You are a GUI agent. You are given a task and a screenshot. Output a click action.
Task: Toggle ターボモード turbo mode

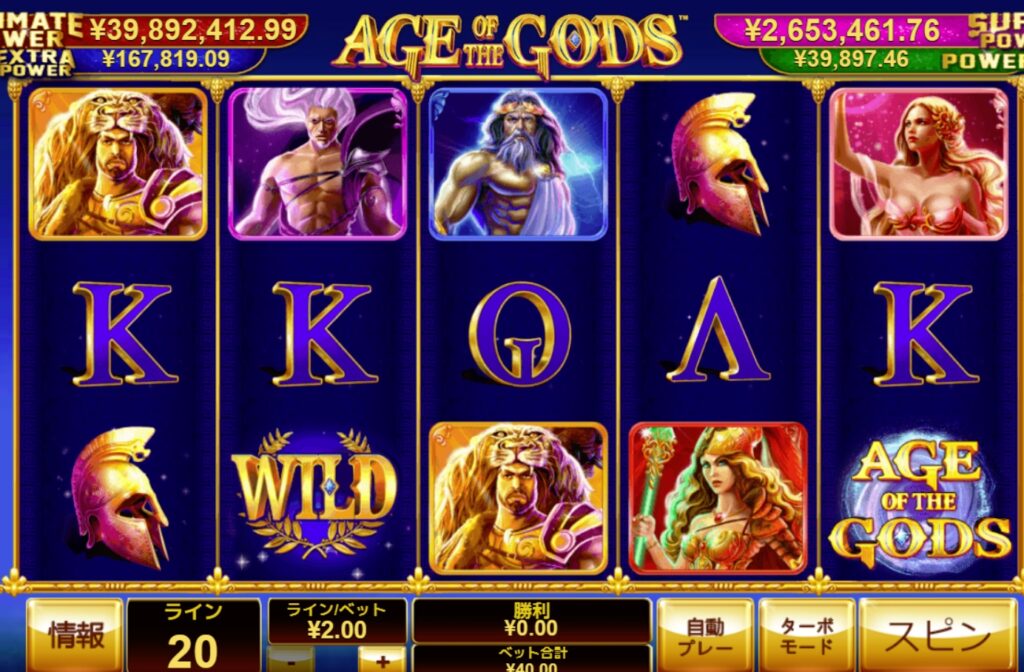pyautogui.click(x=806, y=634)
